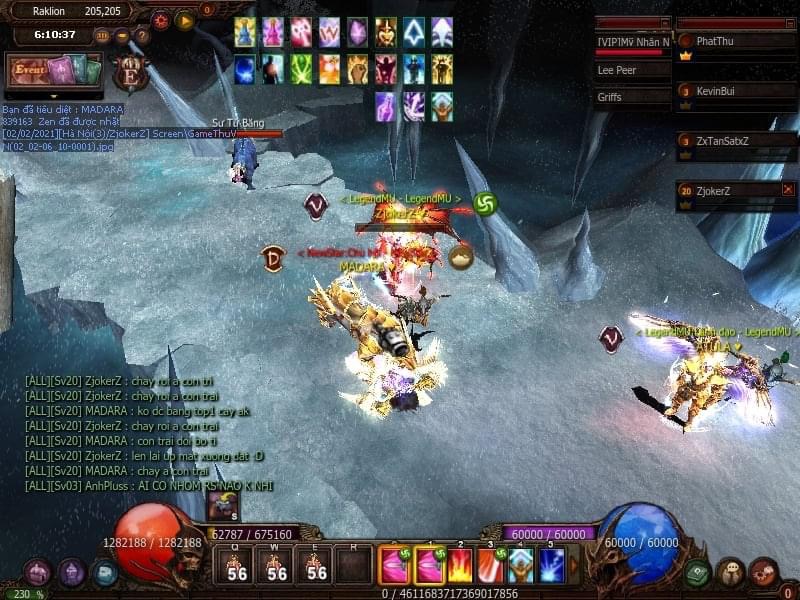This screenshot has height=600, width=800.
Task: Click the purple round button at bottom-left corner
Action: pyautogui.click(x=38, y=573)
